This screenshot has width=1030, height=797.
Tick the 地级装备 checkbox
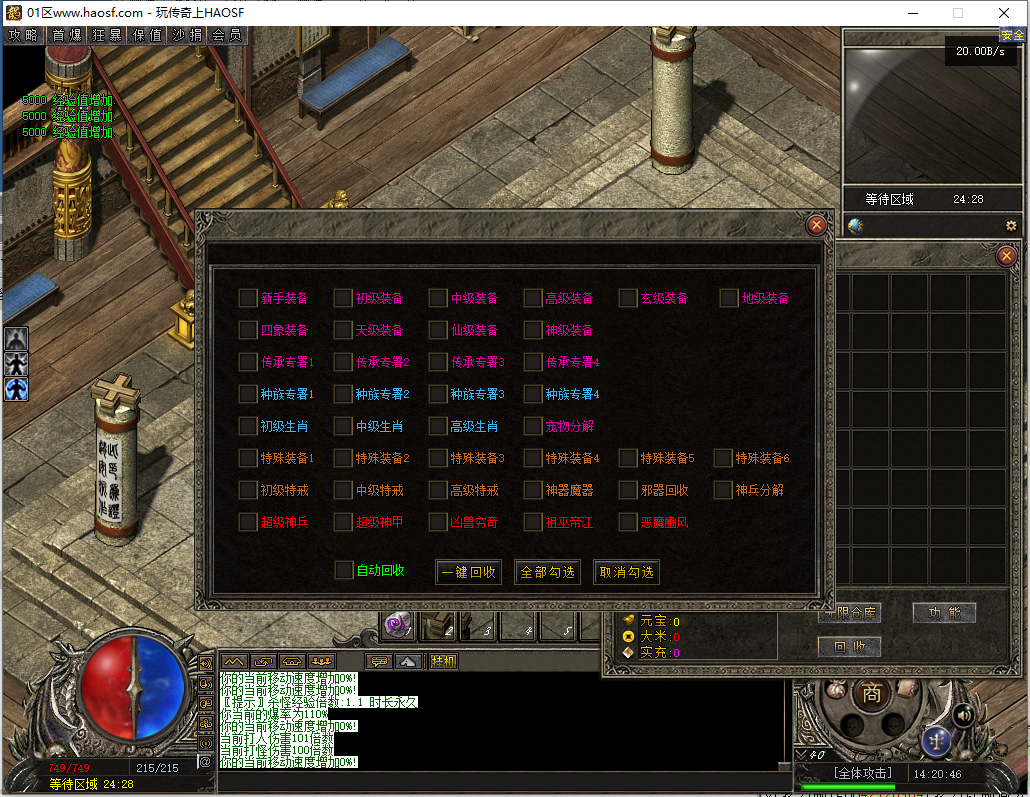coord(729,298)
